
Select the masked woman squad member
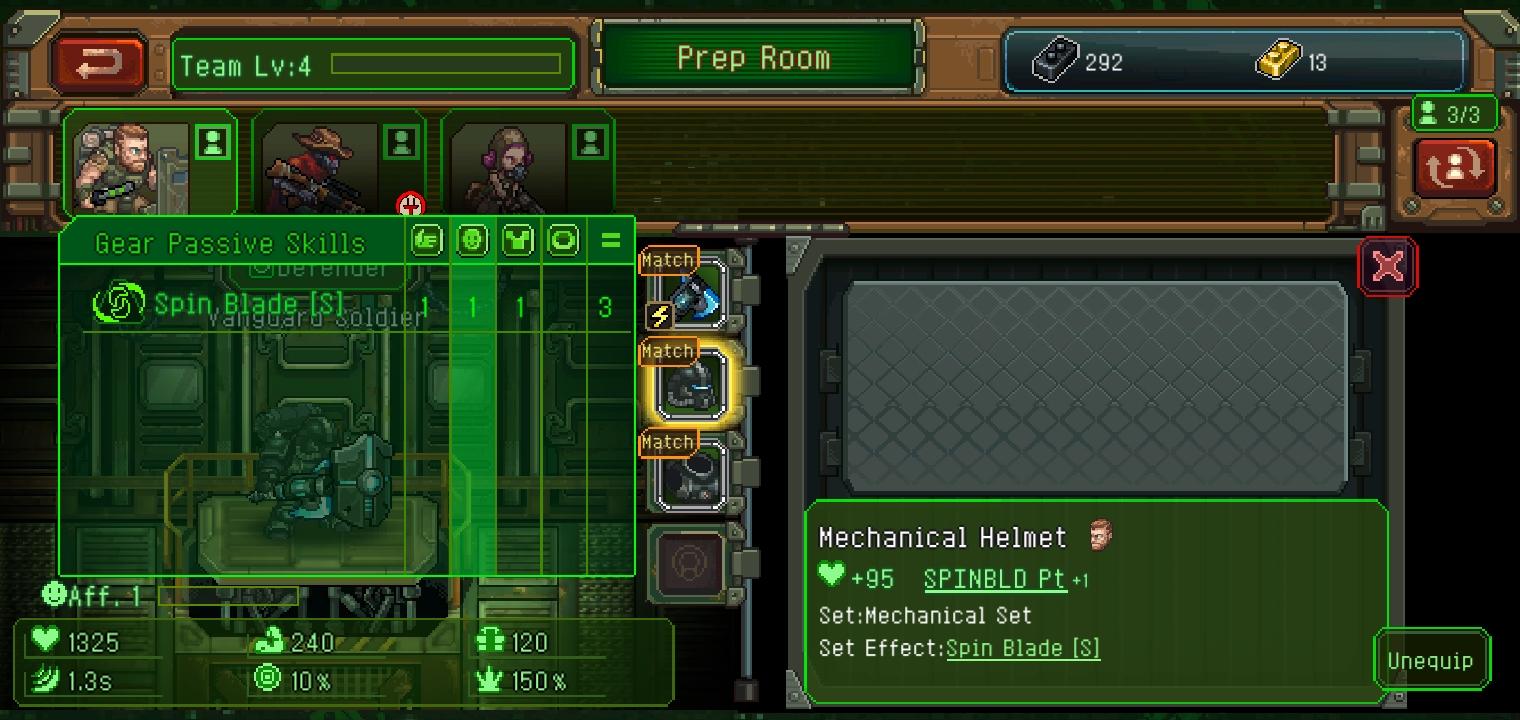[510, 165]
